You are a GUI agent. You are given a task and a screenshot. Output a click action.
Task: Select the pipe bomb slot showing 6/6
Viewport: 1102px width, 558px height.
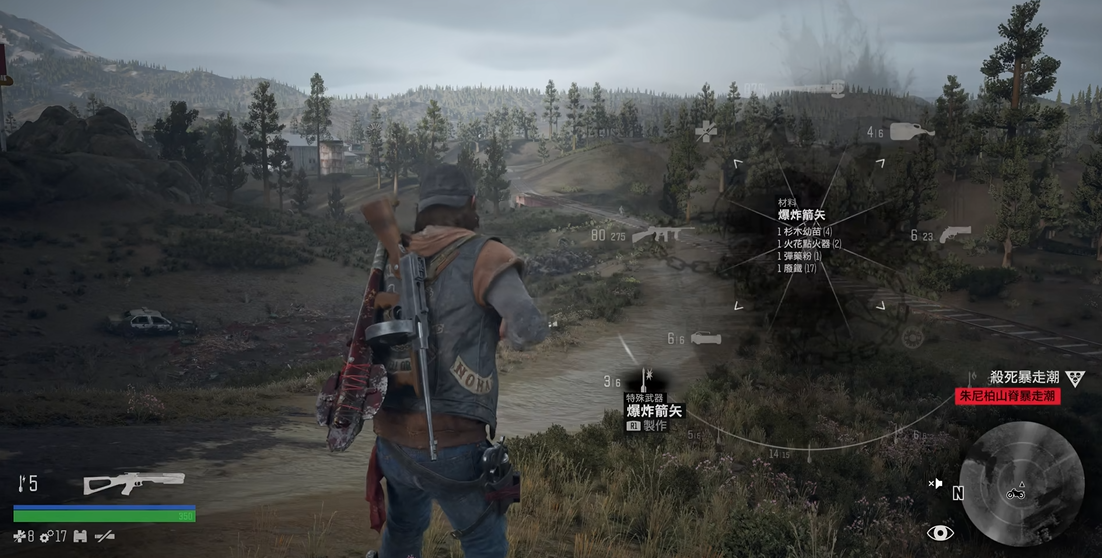tap(704, 338)
